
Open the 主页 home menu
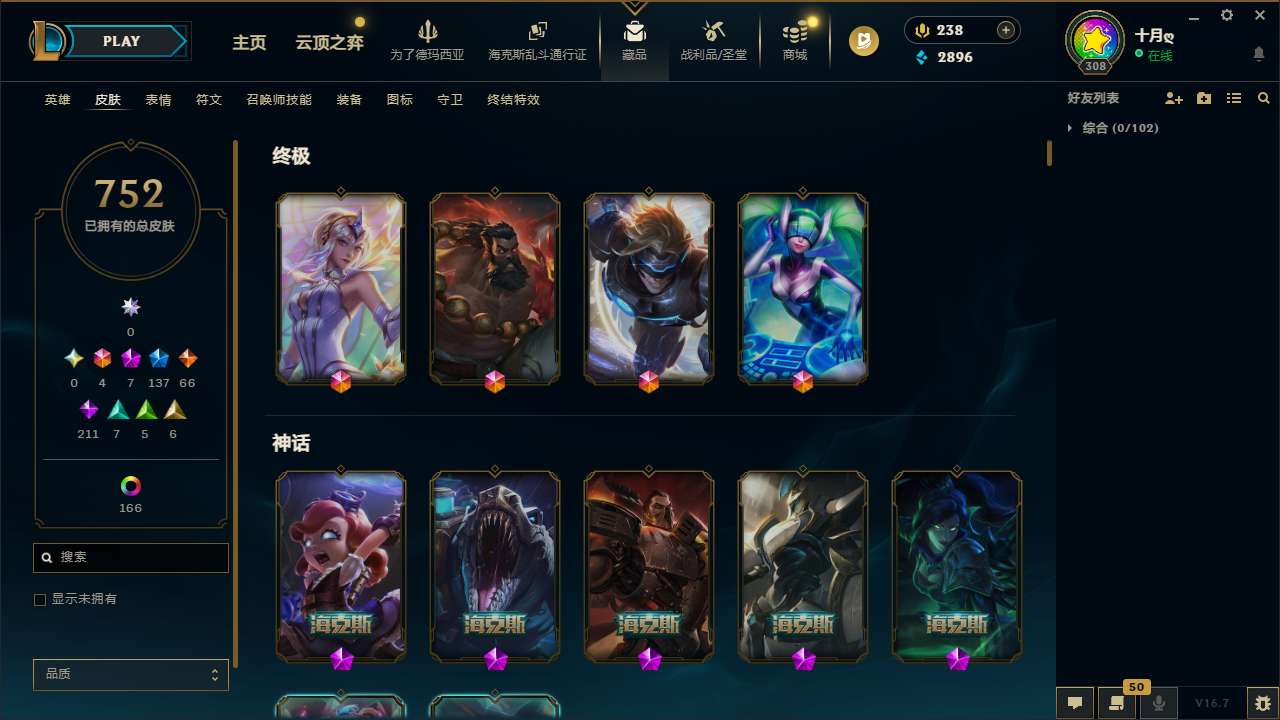(248, 43)
